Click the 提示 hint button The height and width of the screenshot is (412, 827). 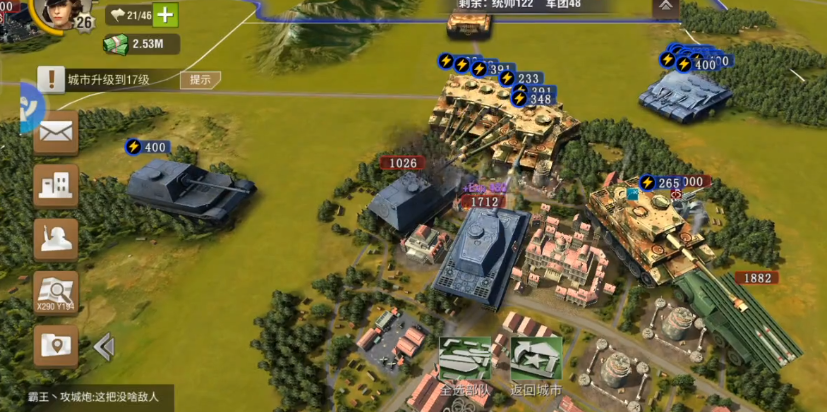(x=201, y=80)
